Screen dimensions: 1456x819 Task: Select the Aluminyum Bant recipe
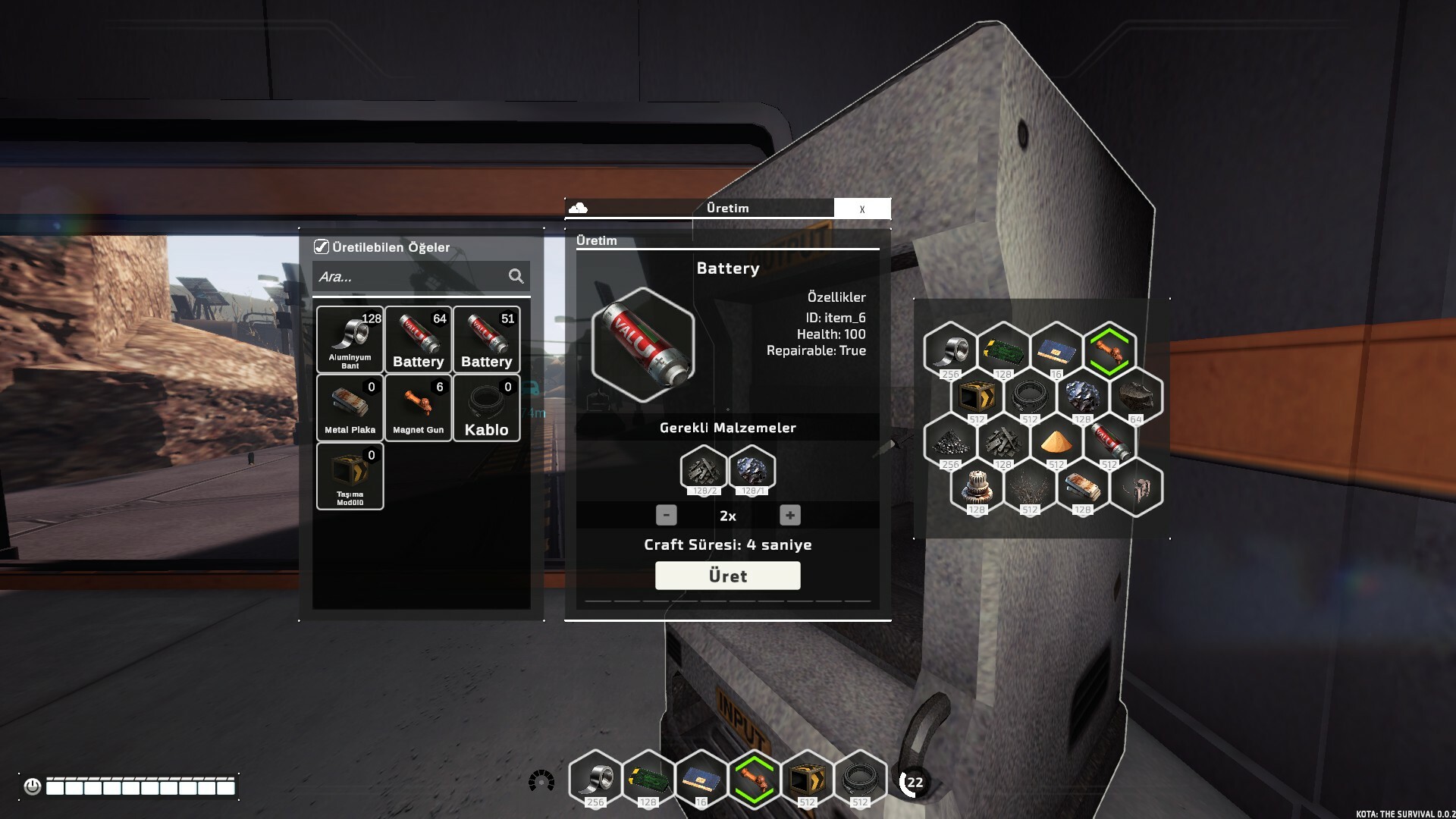tap(350, 339)
